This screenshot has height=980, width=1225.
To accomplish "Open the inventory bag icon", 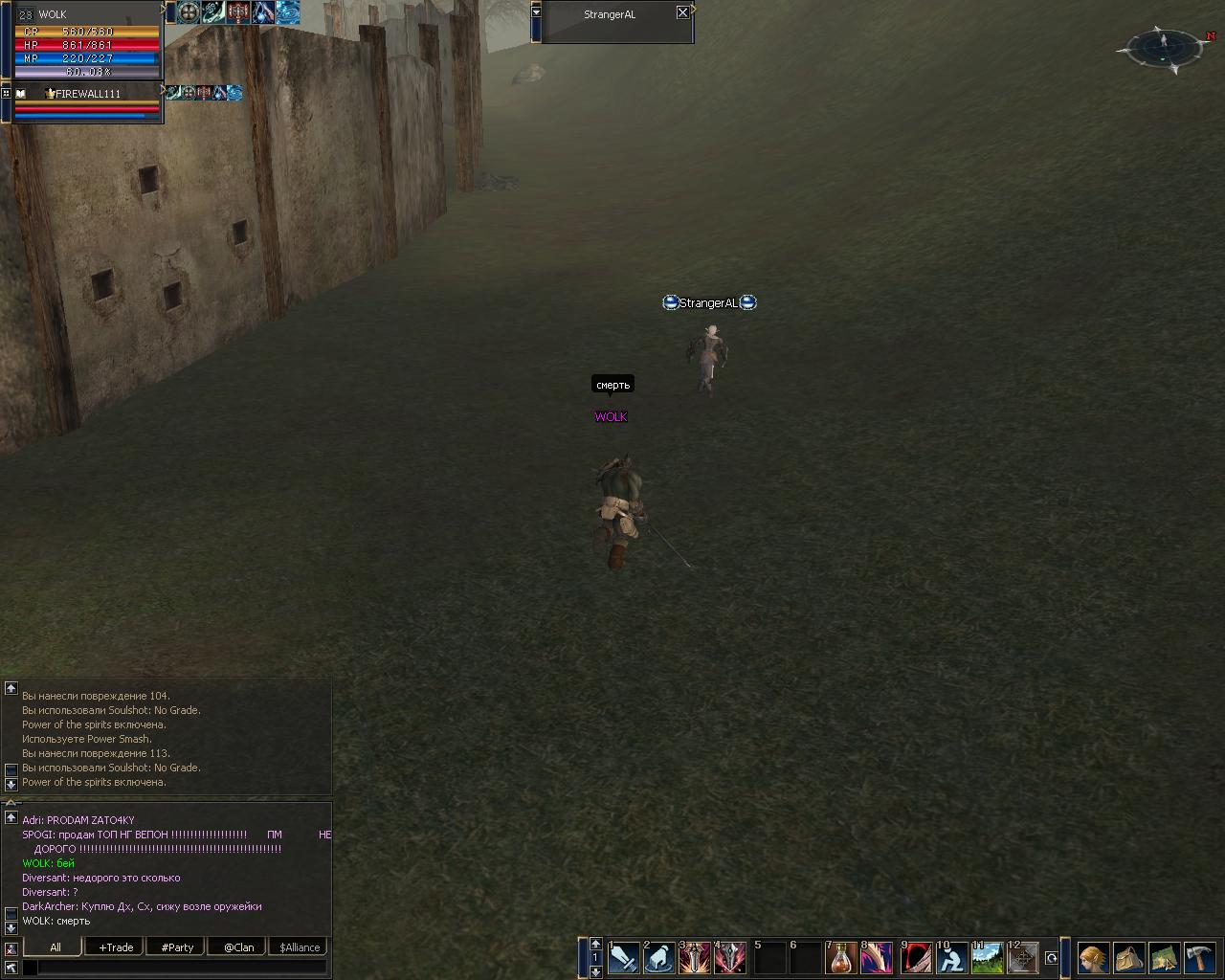I will [x=1129, y=958].
